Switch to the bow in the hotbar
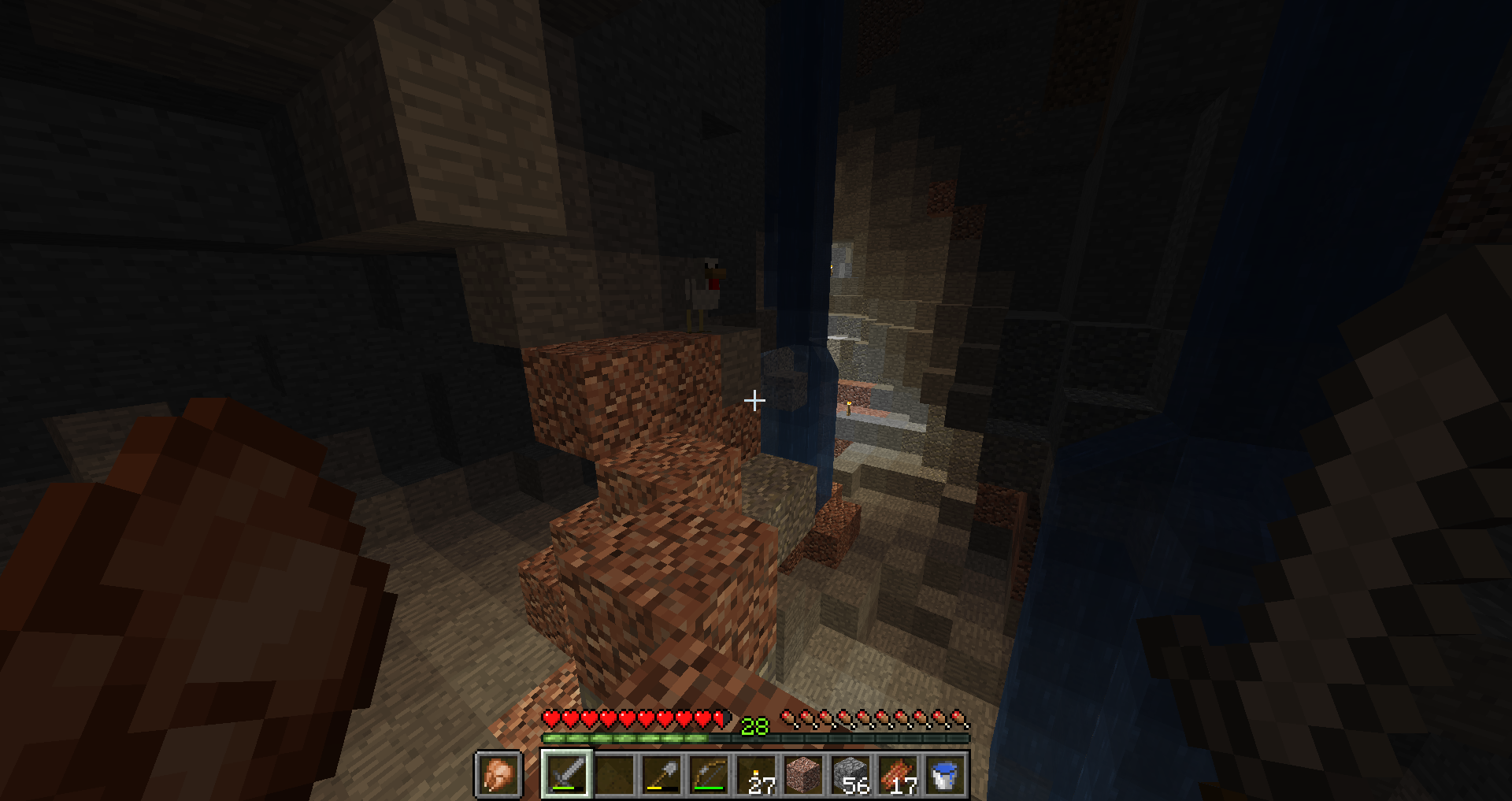Screen dimensions: 1512x801 (709, 774)
